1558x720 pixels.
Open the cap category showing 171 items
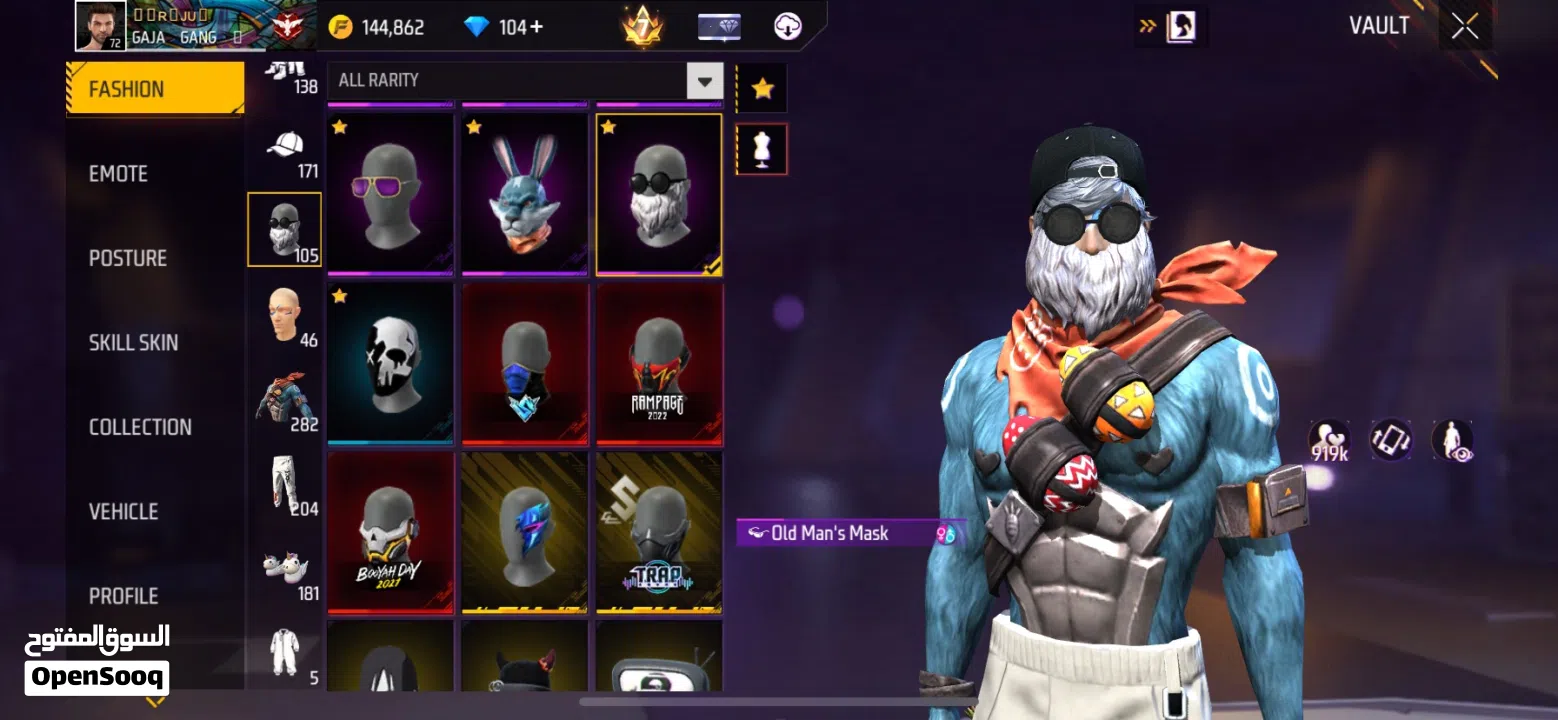click(x=285, y=150)
